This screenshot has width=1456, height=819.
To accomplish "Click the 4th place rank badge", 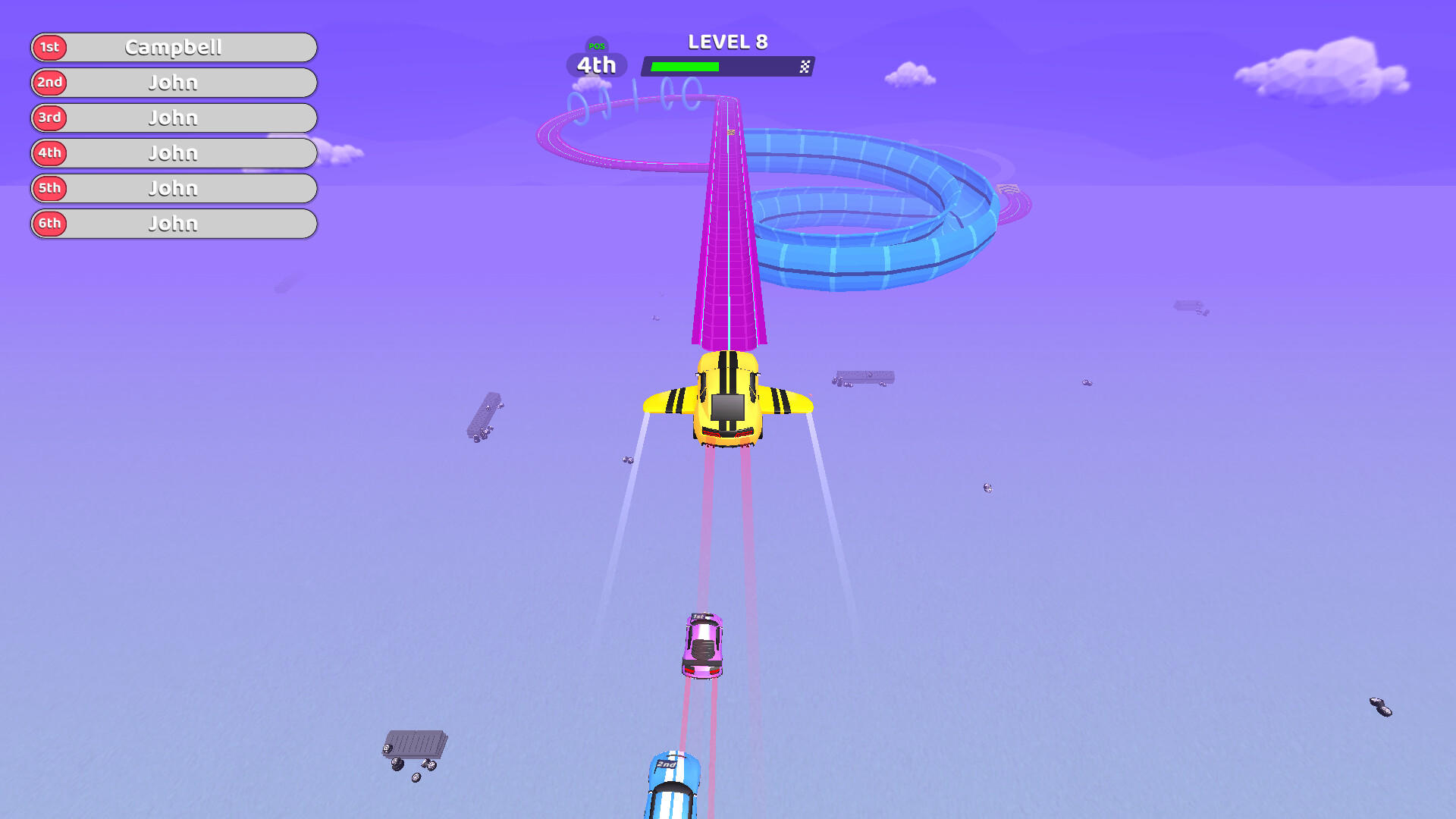I will click(49, 153).
